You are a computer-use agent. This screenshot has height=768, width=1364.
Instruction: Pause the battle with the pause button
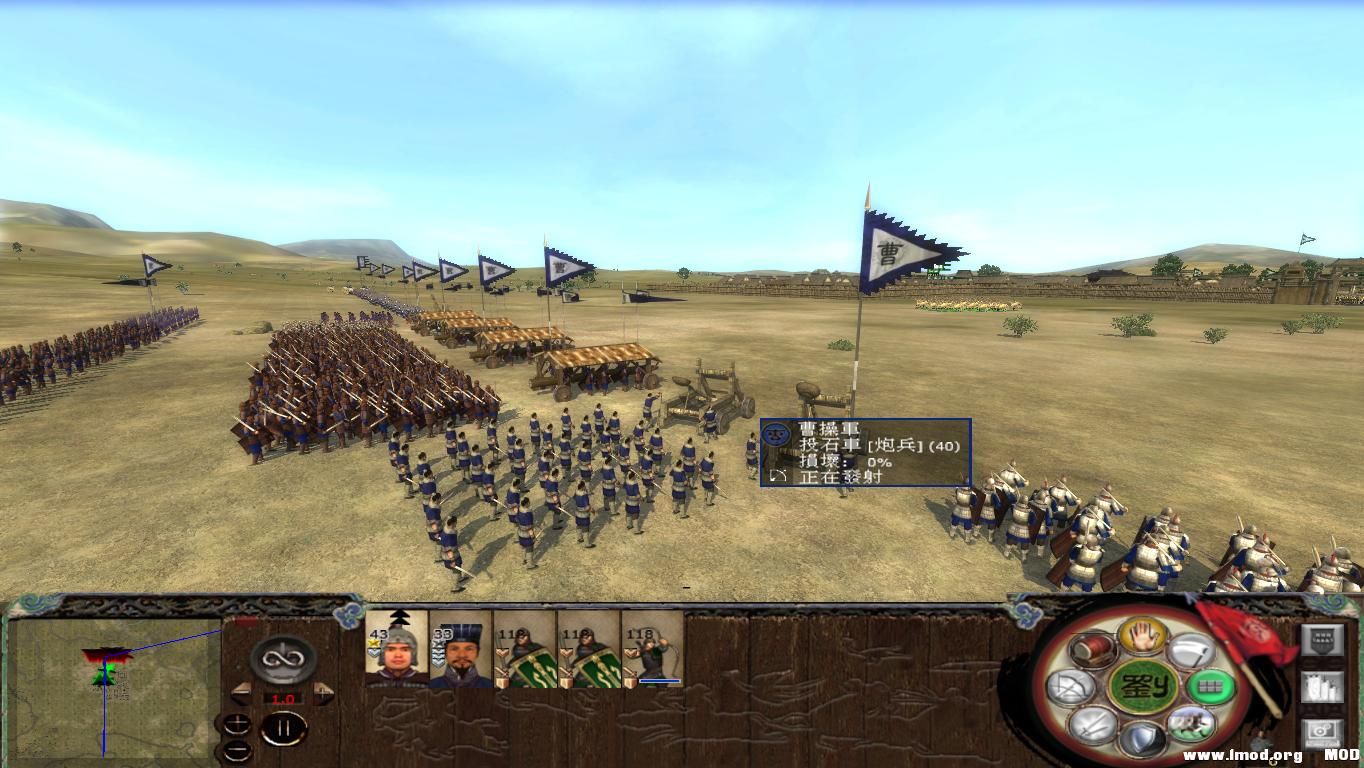[283, 727]
